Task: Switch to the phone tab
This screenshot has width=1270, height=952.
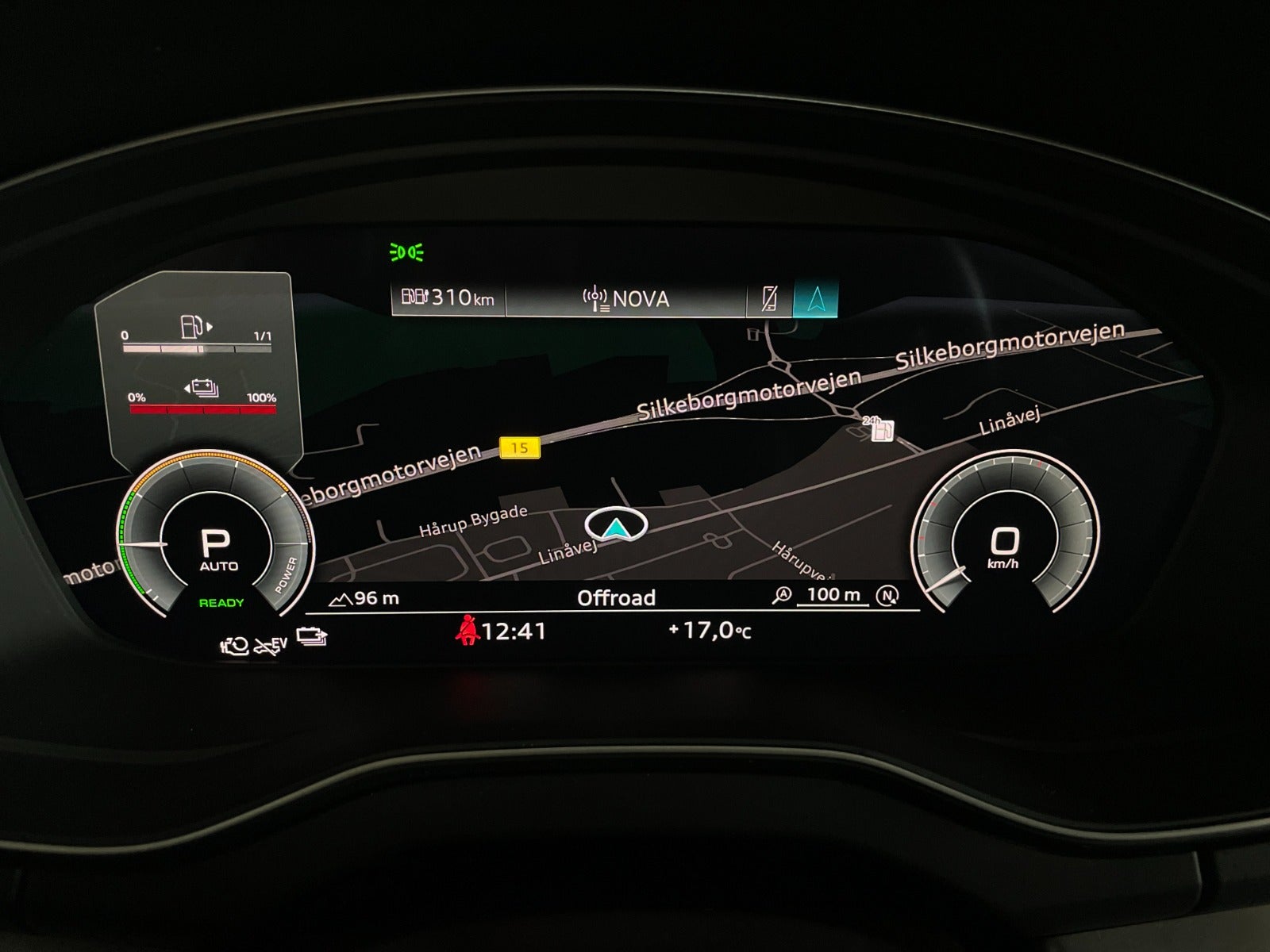Action: (x=769, y=299)
